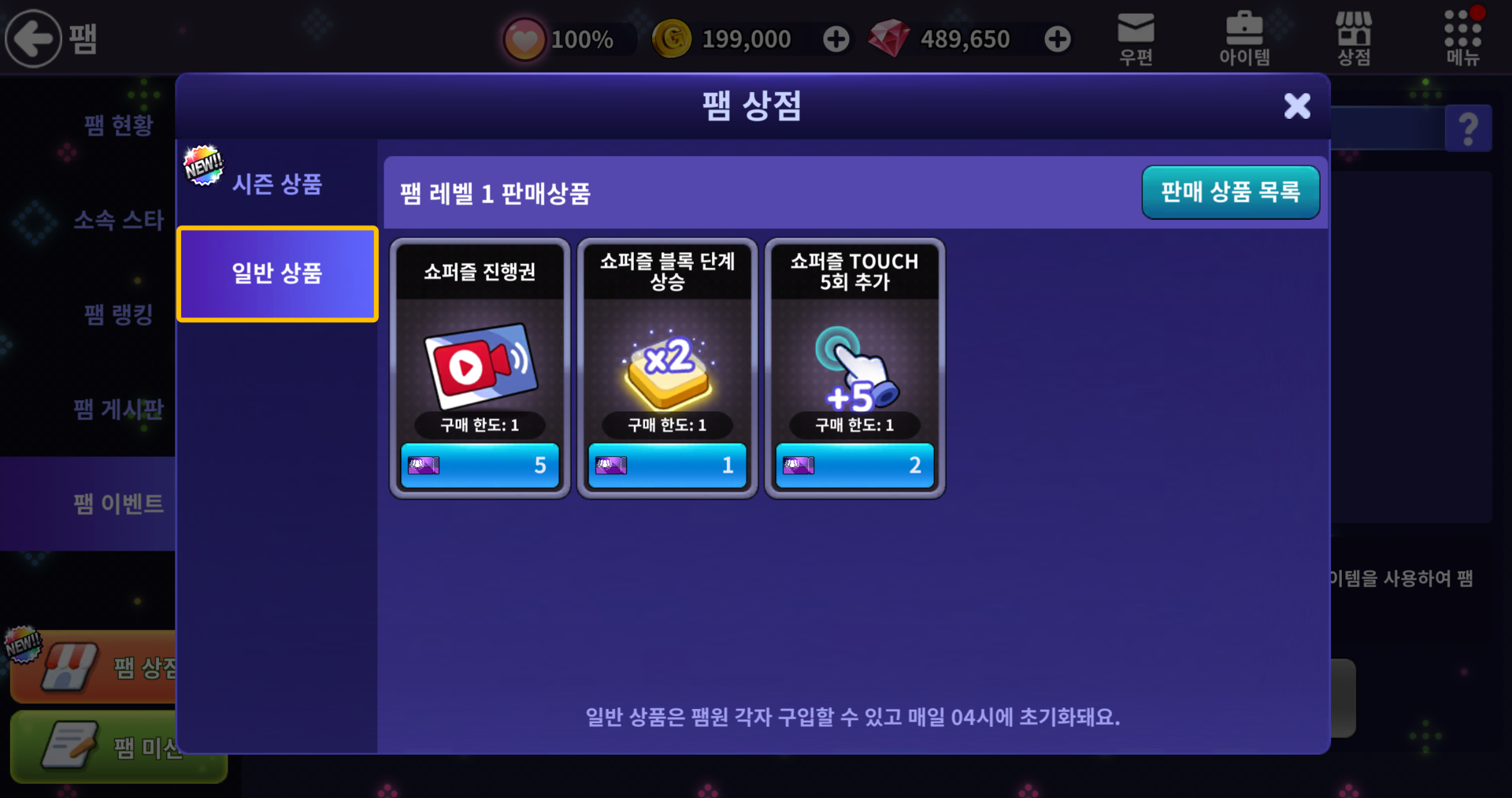Open the 아이템 inventory icon

click(1243, 37)
